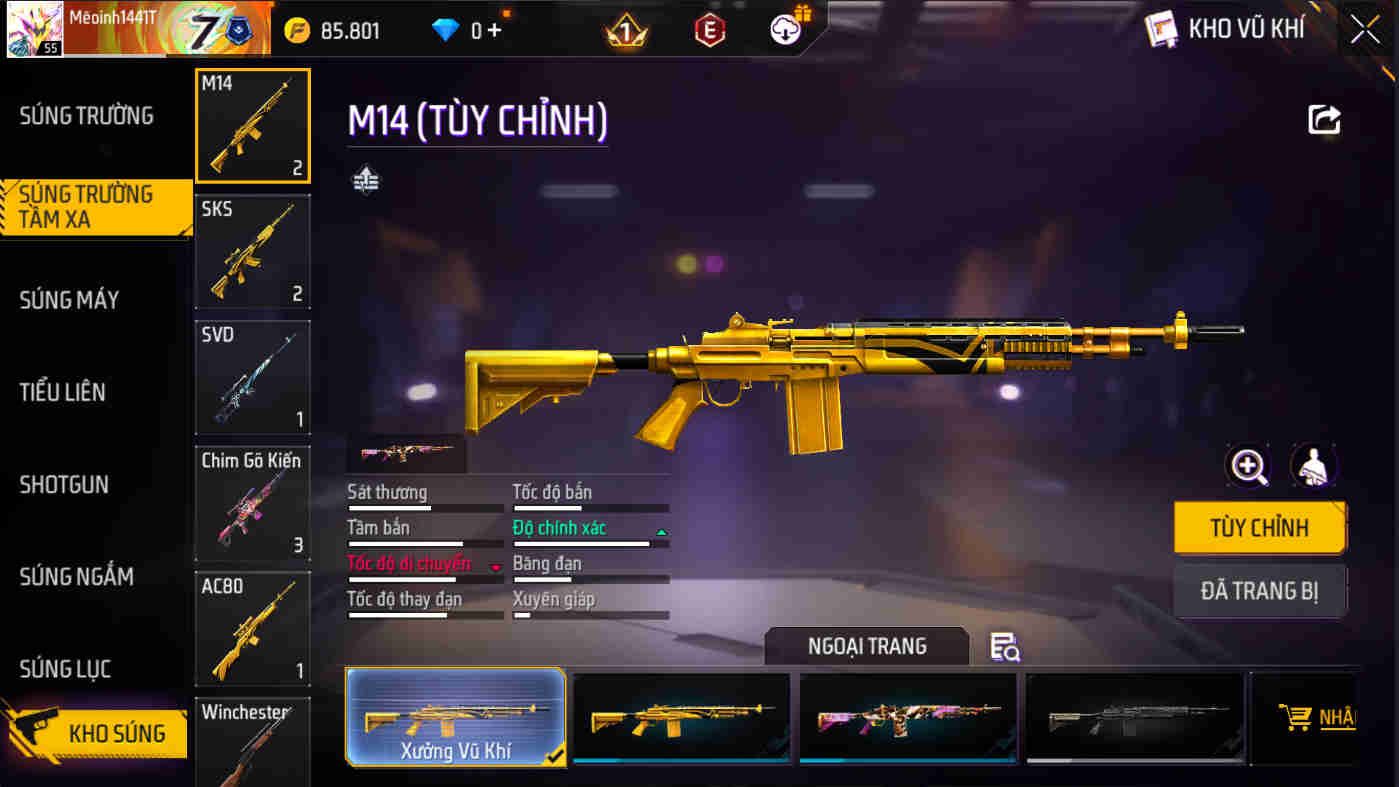Screen dimensions: 1399x787
Task: Click the skin inspect icon beside NGOẠI TRANG
Action: (1003, 649)
